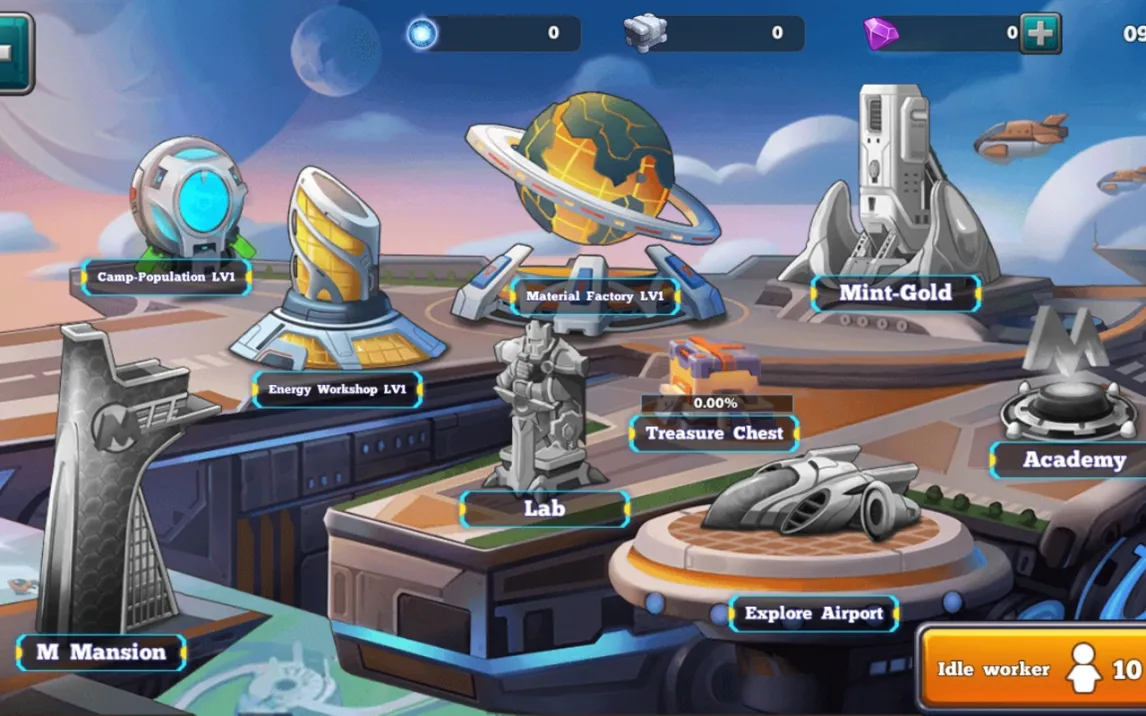The height and width of the screenshot is (716, 1146).
Task: Click the teal back button at top-left edge
Action: point(14,53)
